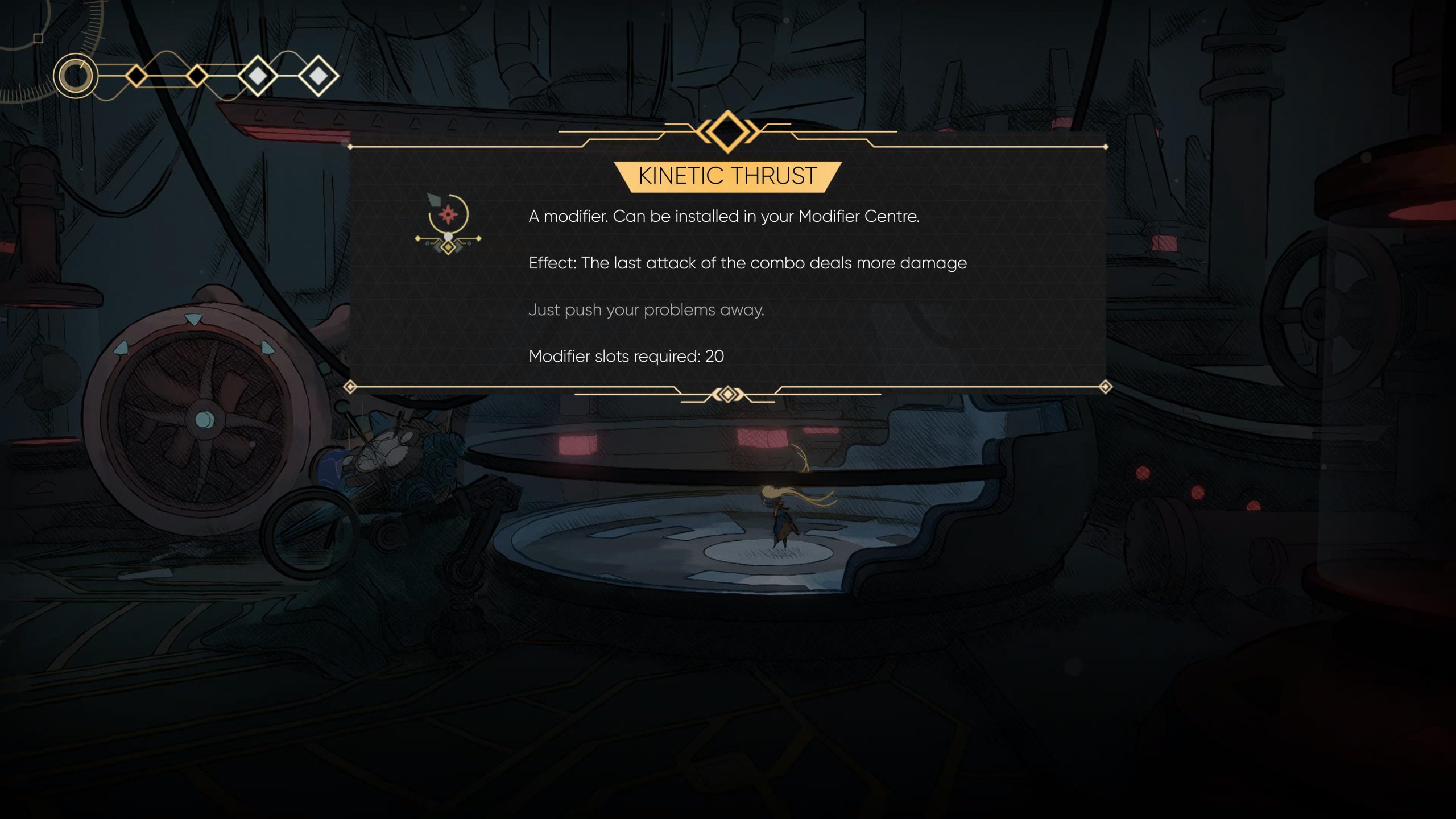
Task: Click the Kinetic Thrust modifier icon
Action: tap(448, 223)
